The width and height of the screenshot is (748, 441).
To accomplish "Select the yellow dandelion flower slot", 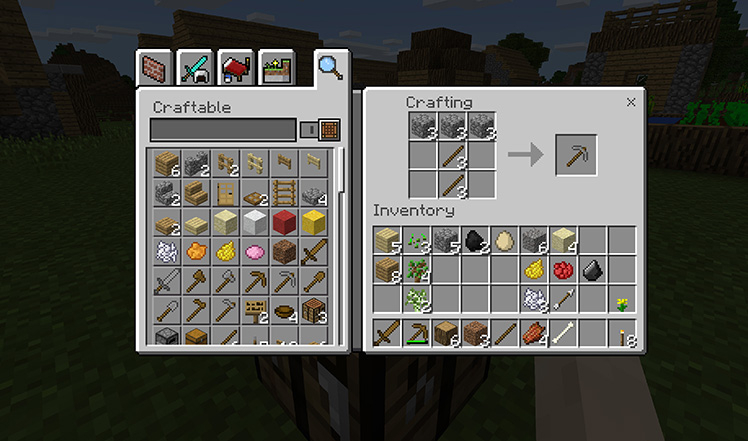I will (x=621, y=298).
